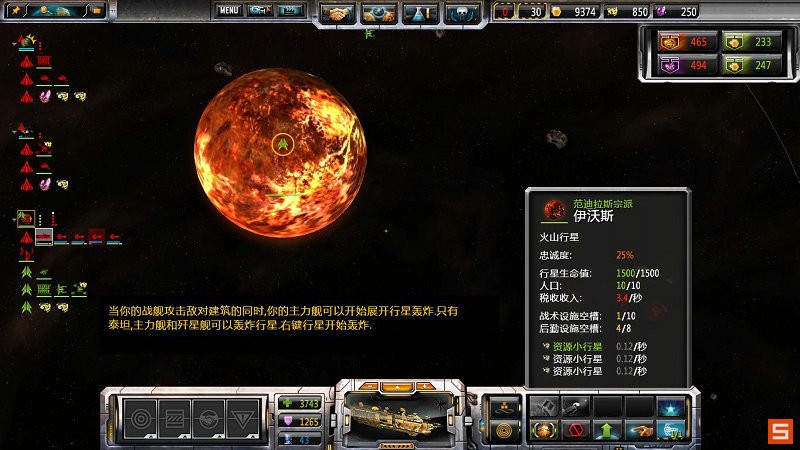Screen dimensions: 800x450
Task: Open the planet and hand market button
Action: [379, 14]
